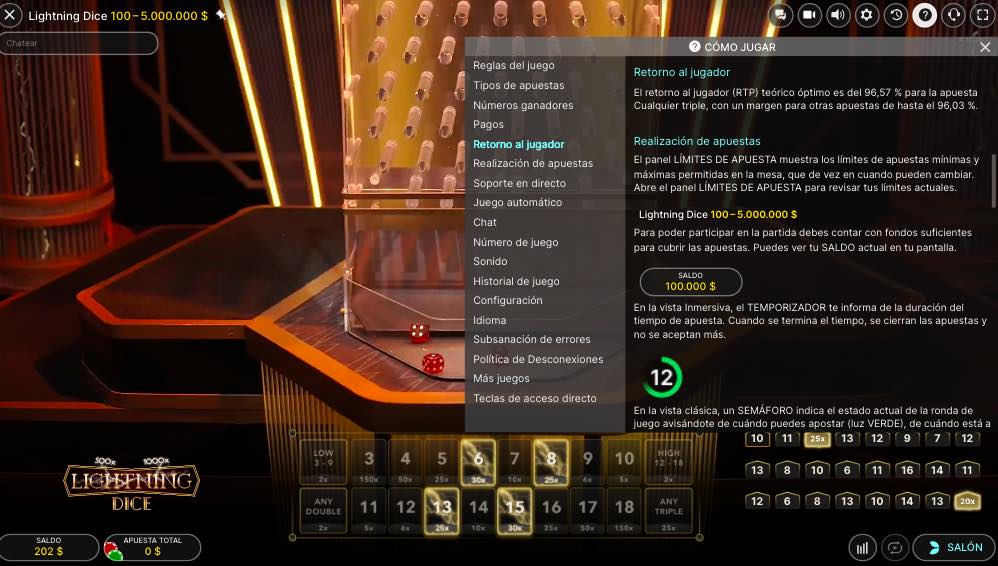Screen dimensions: 998x566
Task: Open Números ganadores help topic
Action: point(523,105)
